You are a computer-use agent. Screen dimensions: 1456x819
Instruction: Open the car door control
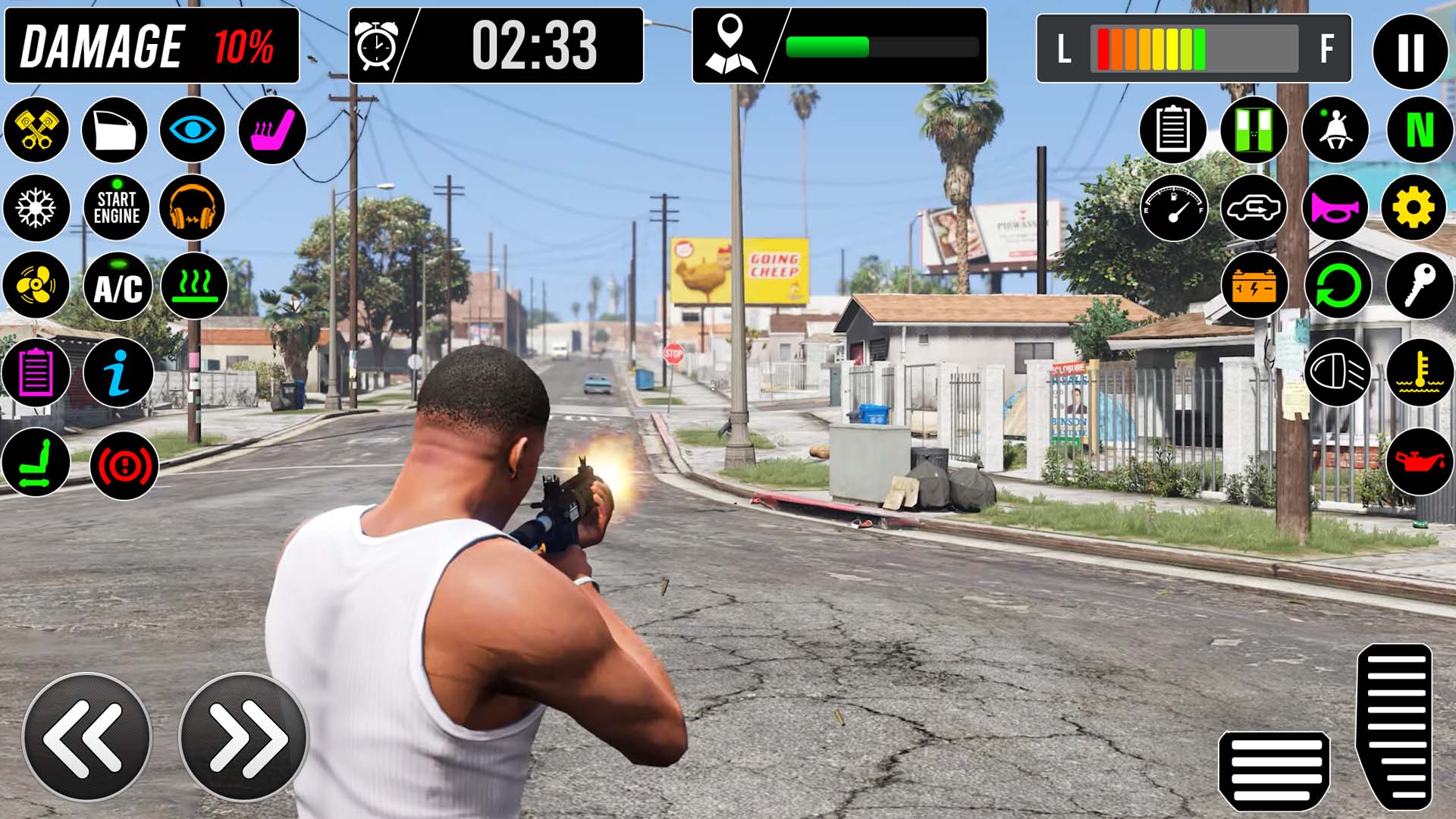115,130
